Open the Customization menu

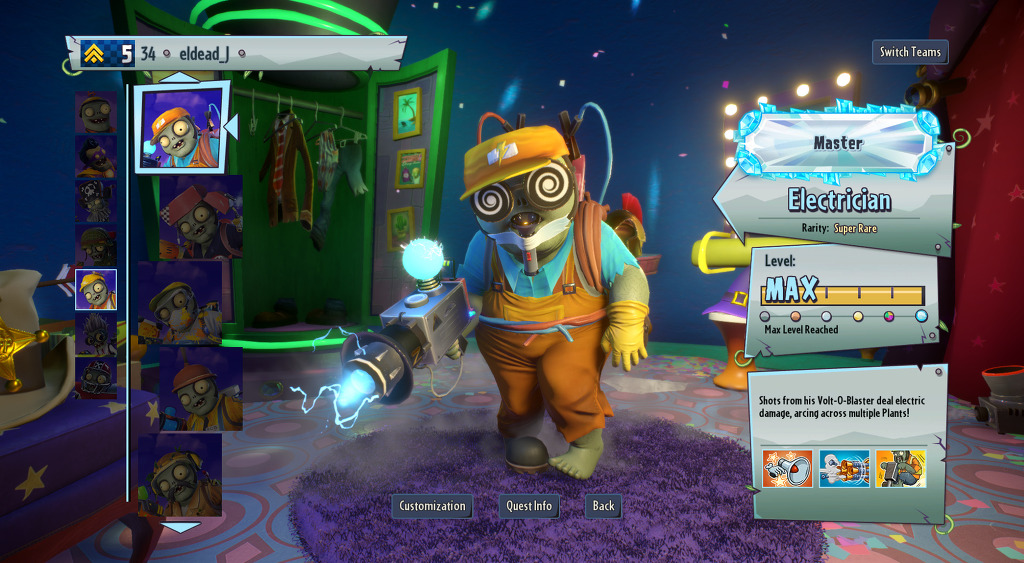[432, 506]
